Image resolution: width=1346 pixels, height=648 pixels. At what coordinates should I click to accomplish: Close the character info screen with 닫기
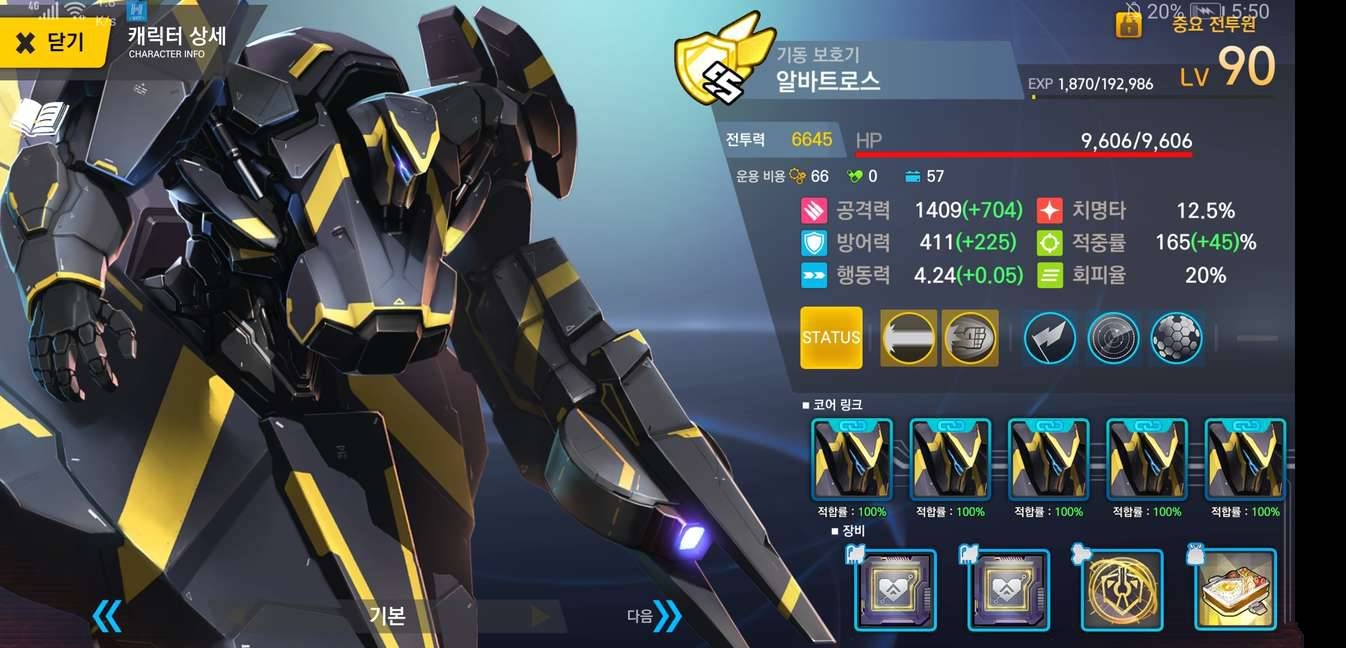(52, 42)
